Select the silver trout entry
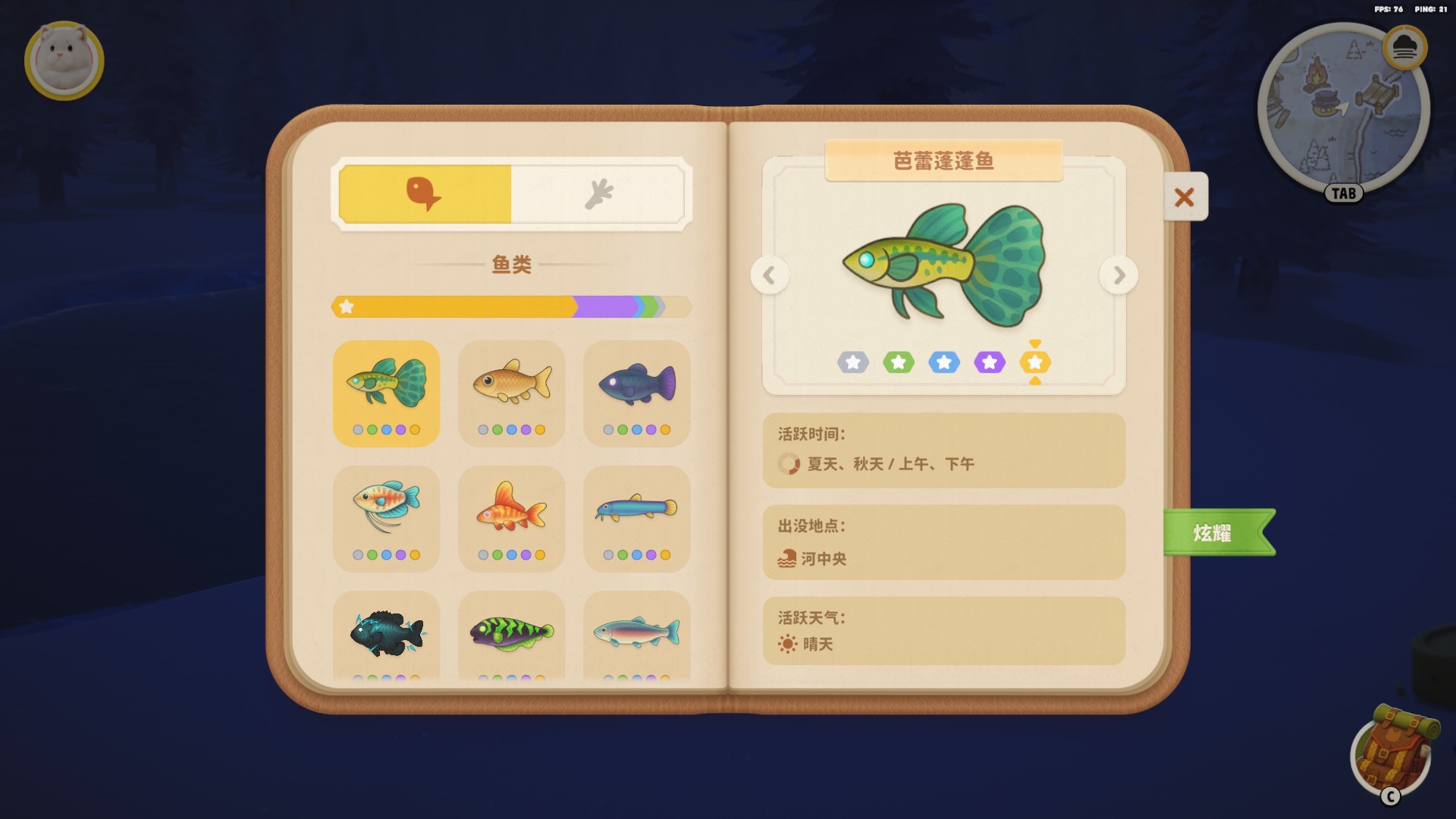1456x819 pixels. click(x=636, y=634)
